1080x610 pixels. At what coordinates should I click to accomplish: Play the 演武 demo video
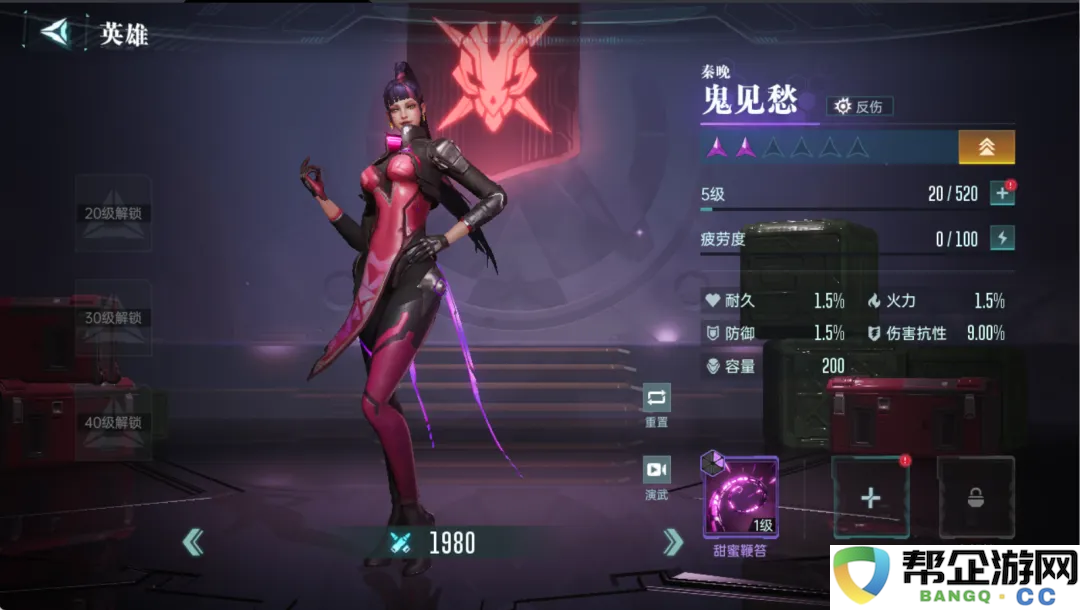[x=656, y=470]
